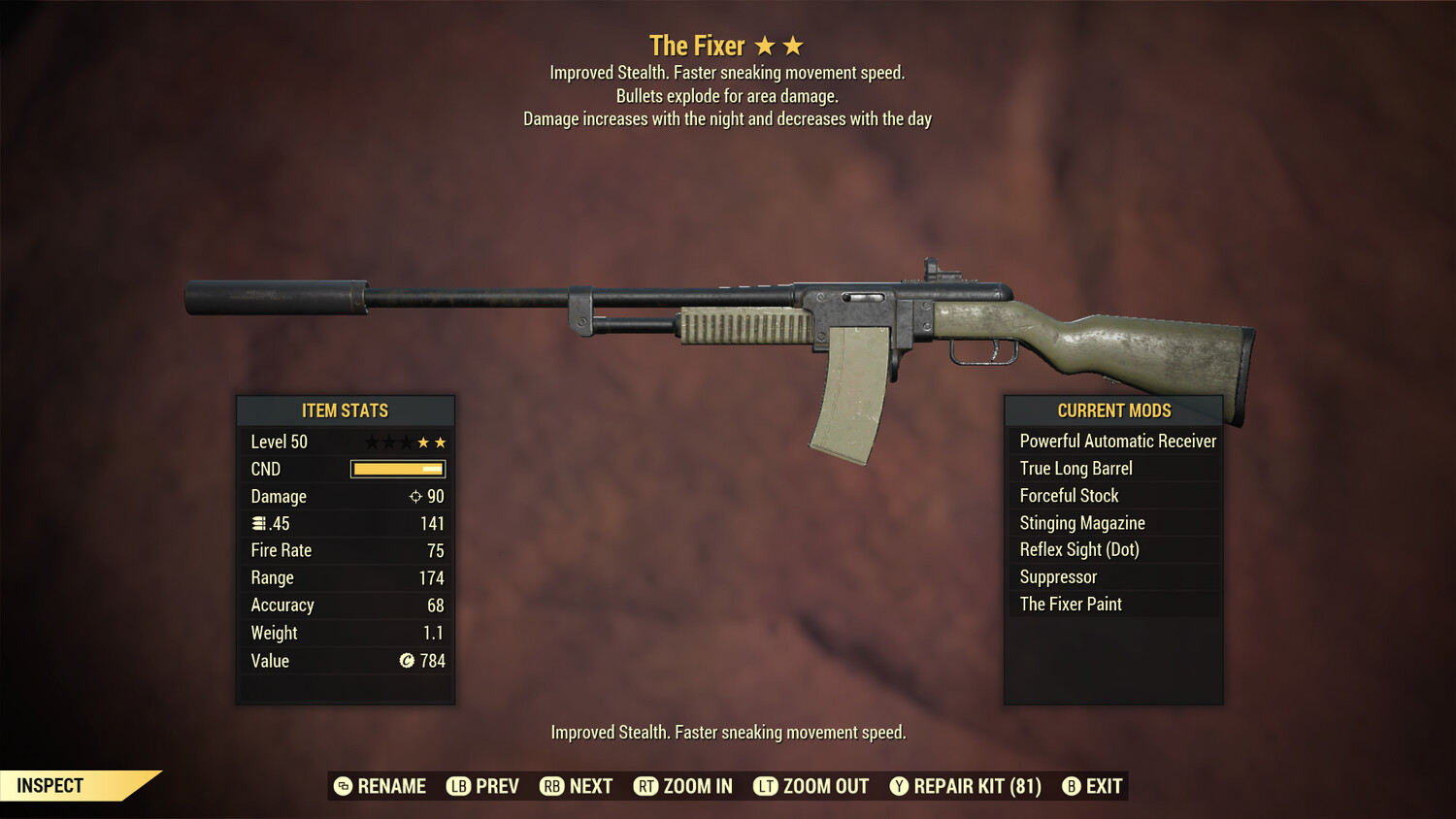1456x819 pixels.
Task: Expand the Powerful Automatic Receiver entry
Action: 1116,441
